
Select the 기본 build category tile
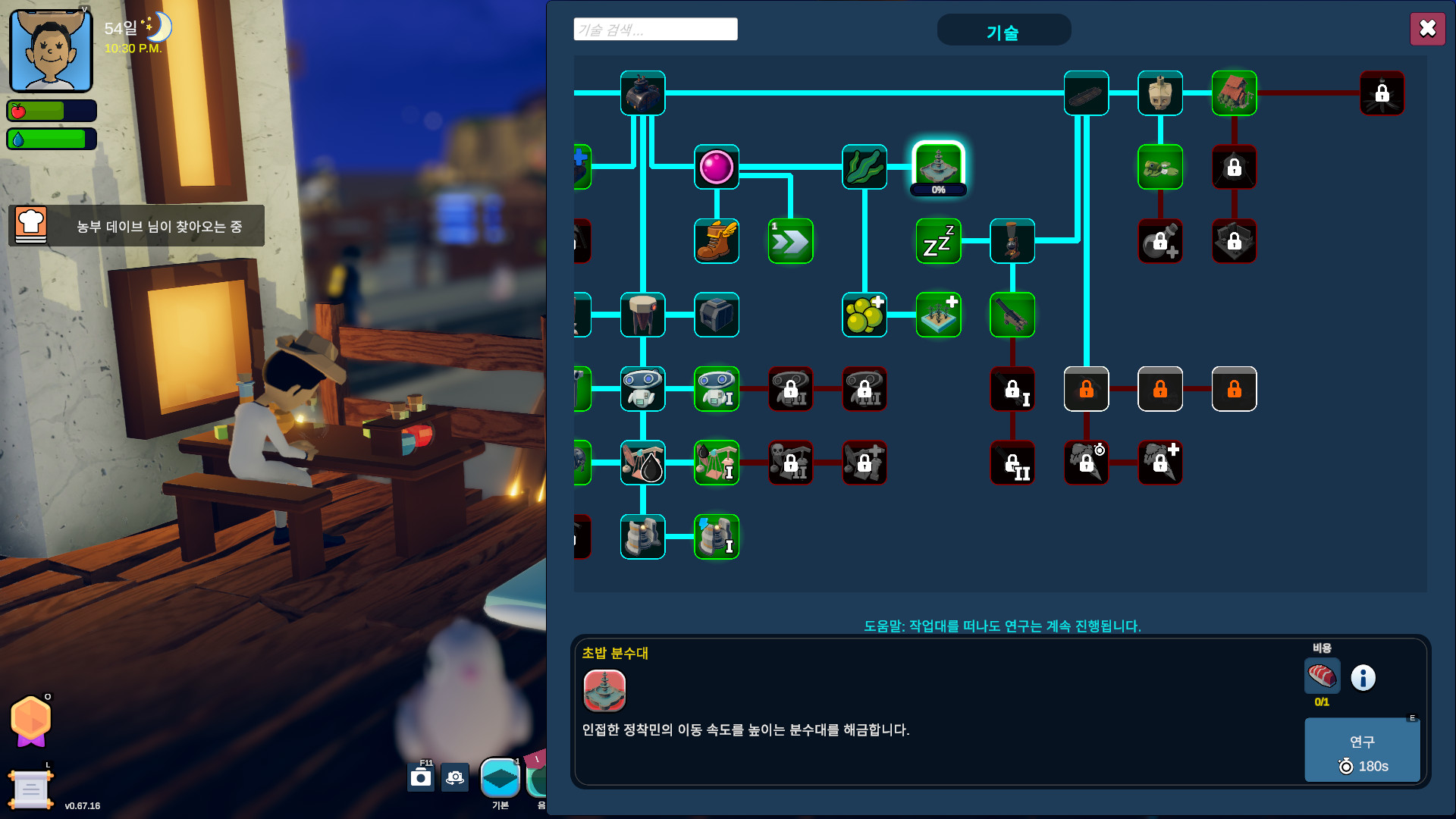click(500, 779)
